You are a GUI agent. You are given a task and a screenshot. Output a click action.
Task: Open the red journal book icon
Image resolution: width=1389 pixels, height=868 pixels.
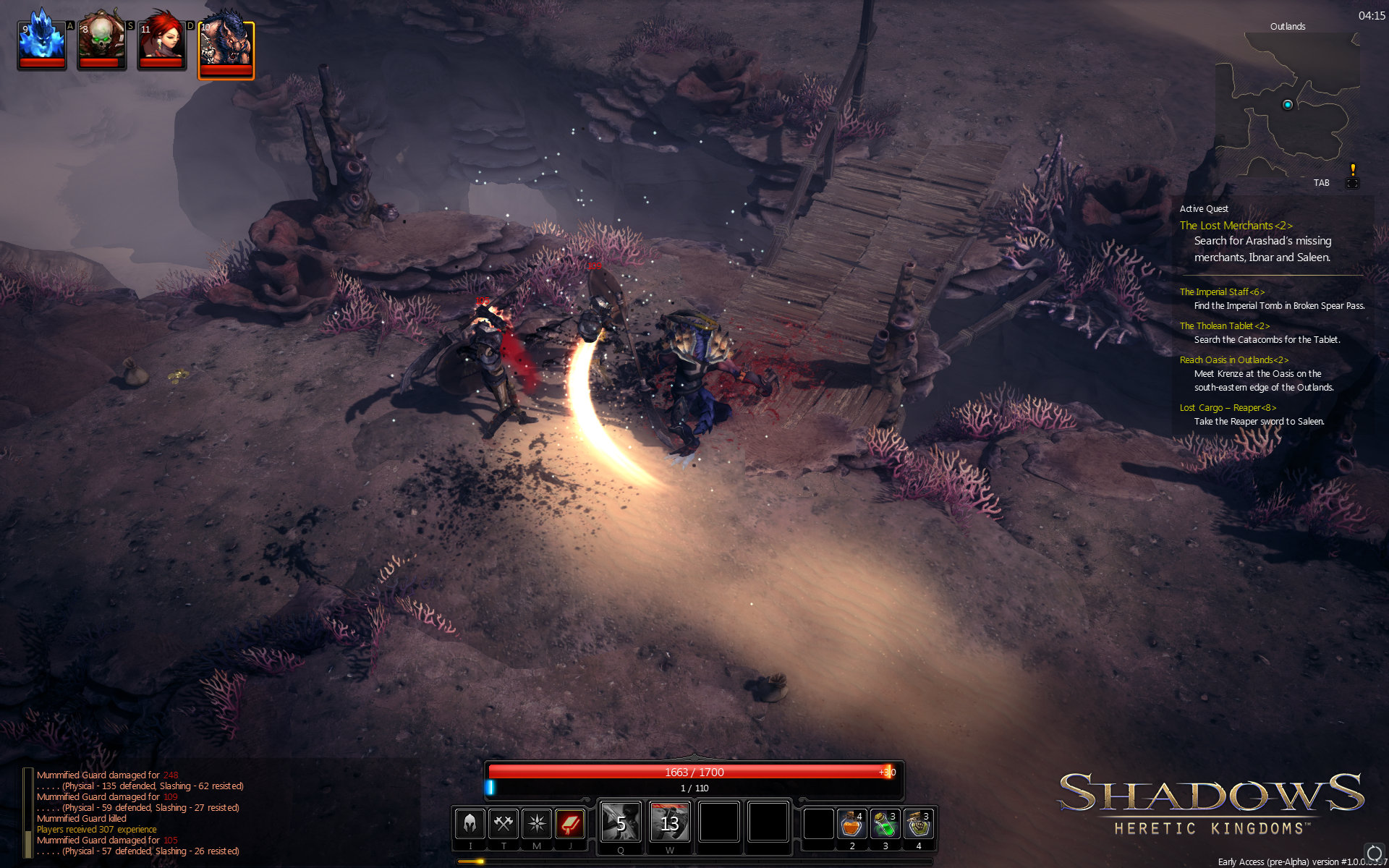coord(570,823)
